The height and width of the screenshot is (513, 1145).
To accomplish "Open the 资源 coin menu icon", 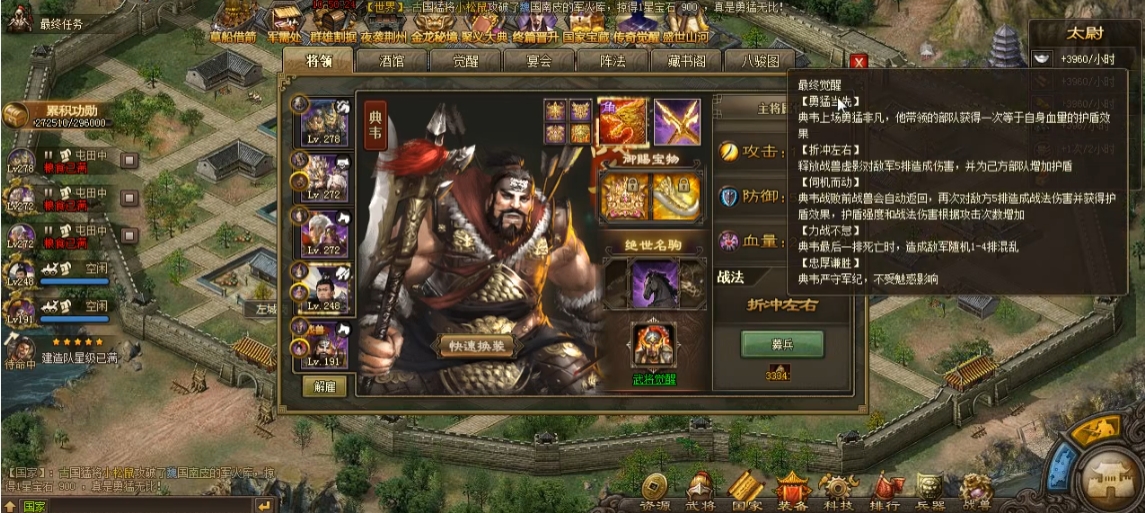I will tap(655, 487).
